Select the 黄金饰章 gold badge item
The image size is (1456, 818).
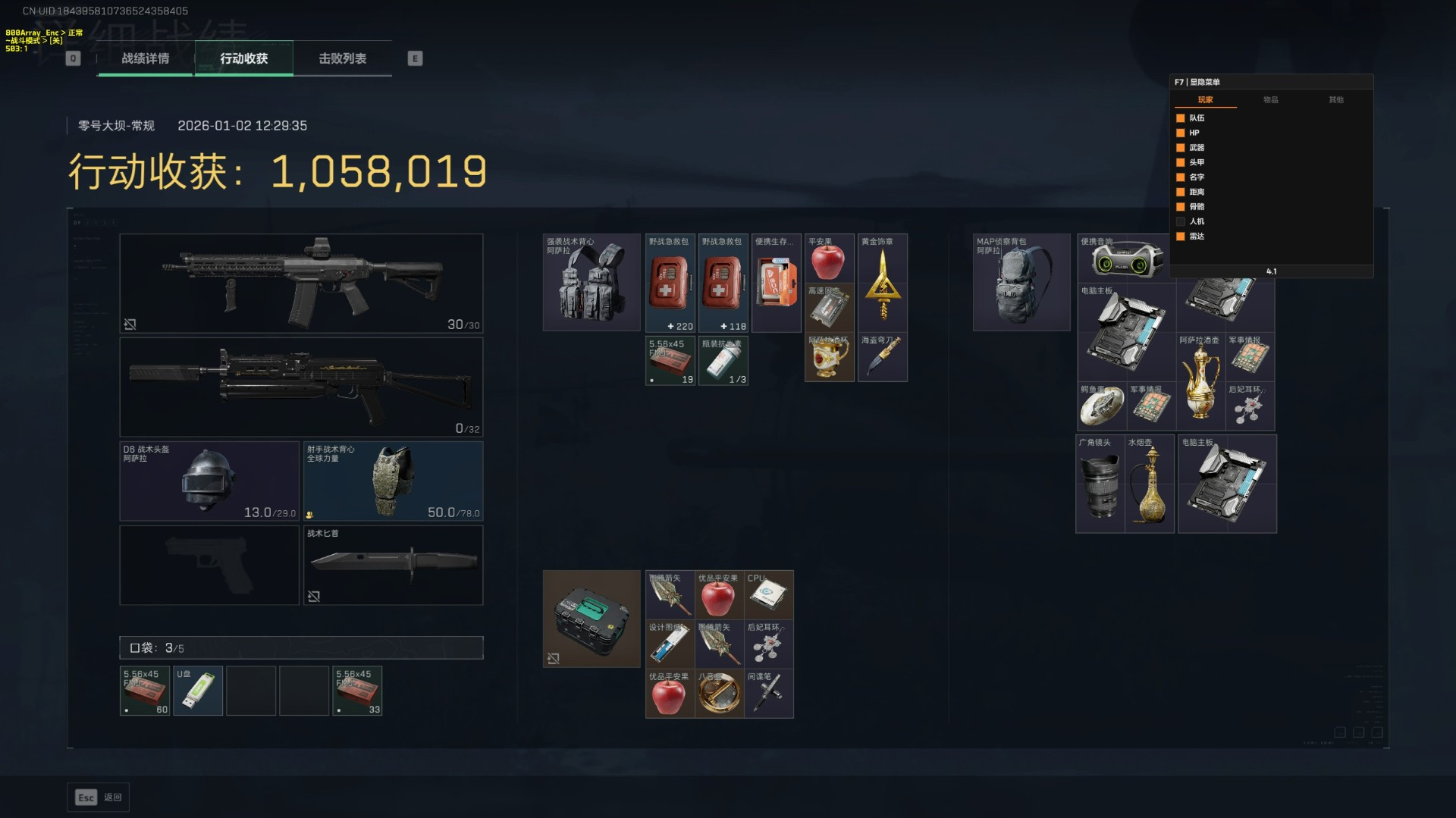click(x=883, y=282)
